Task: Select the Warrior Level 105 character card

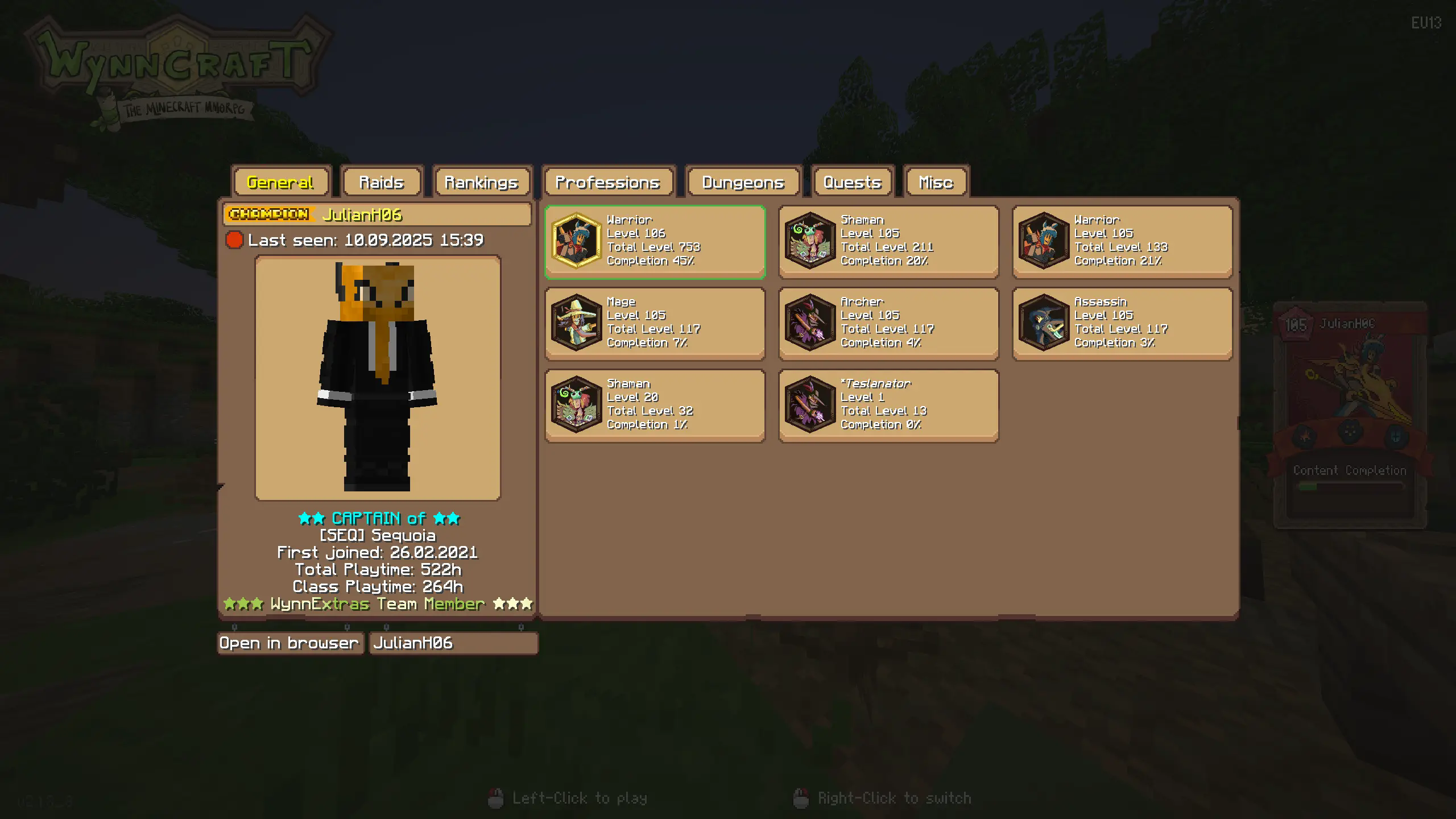Action: click(x=1122, y=242)
